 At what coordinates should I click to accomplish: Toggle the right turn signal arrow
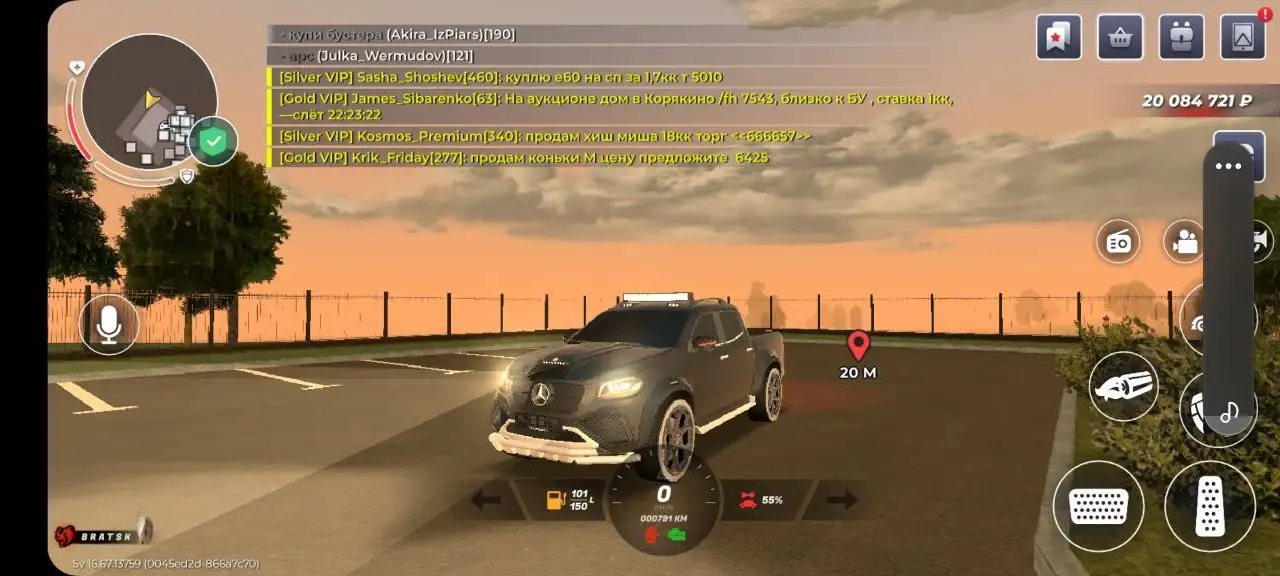842,499
